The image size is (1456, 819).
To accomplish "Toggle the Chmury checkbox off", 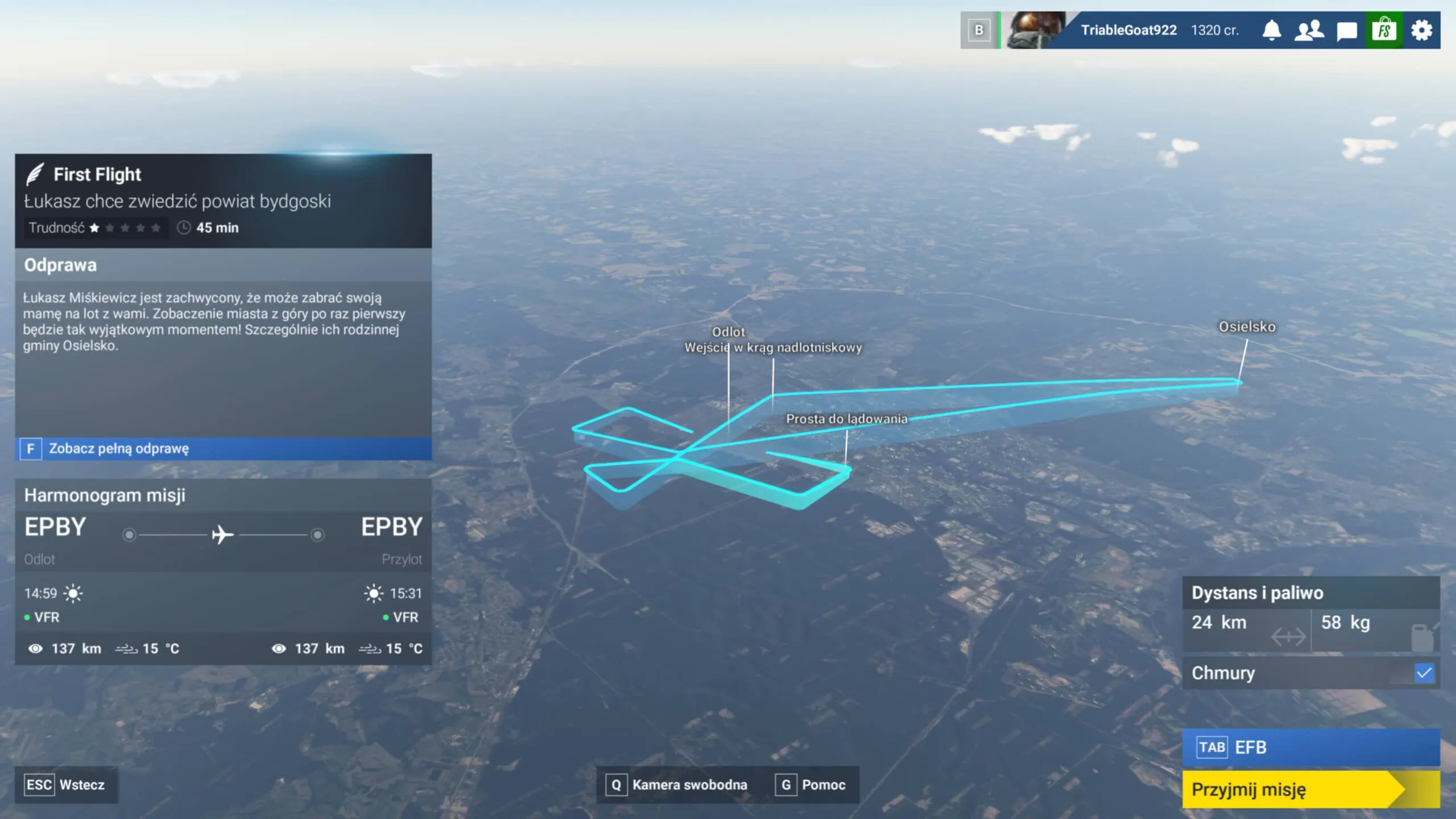I will (x=1424, y=673).
